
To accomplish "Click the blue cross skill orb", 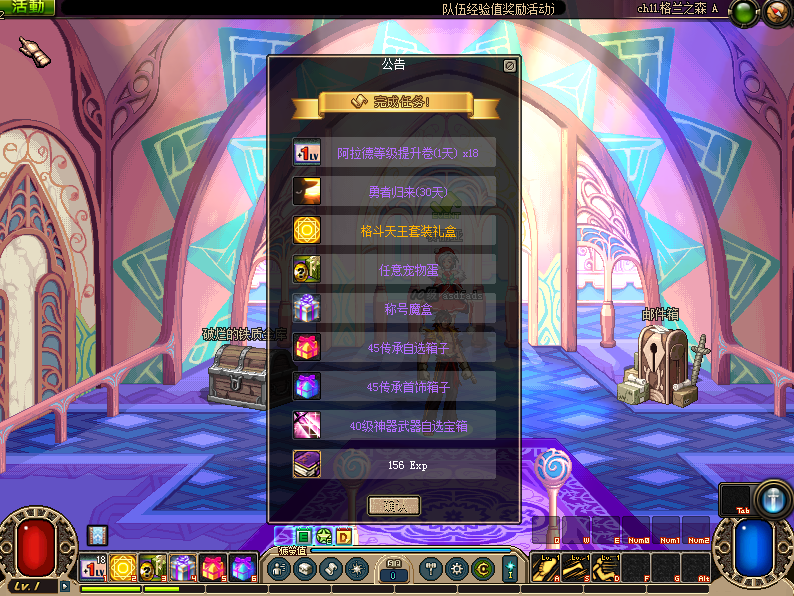I will pos(773,498).
